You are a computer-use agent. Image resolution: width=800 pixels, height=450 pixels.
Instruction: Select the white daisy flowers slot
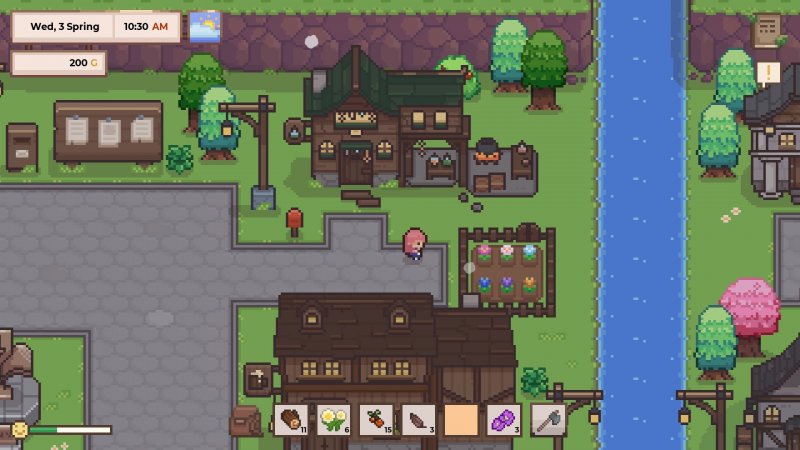(x=333, y=420)
